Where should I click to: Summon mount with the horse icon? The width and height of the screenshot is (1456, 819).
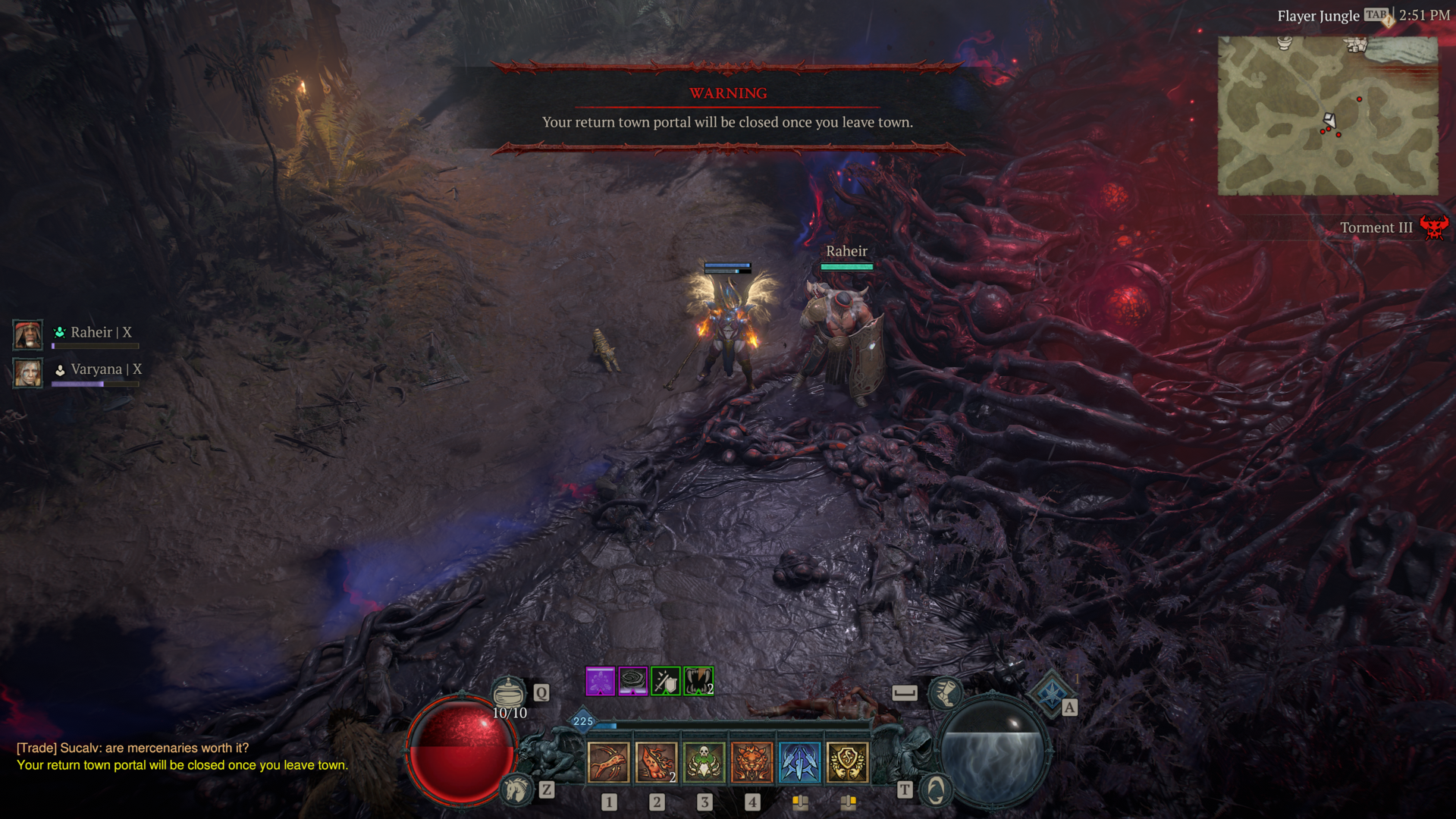tap(517, 790)
